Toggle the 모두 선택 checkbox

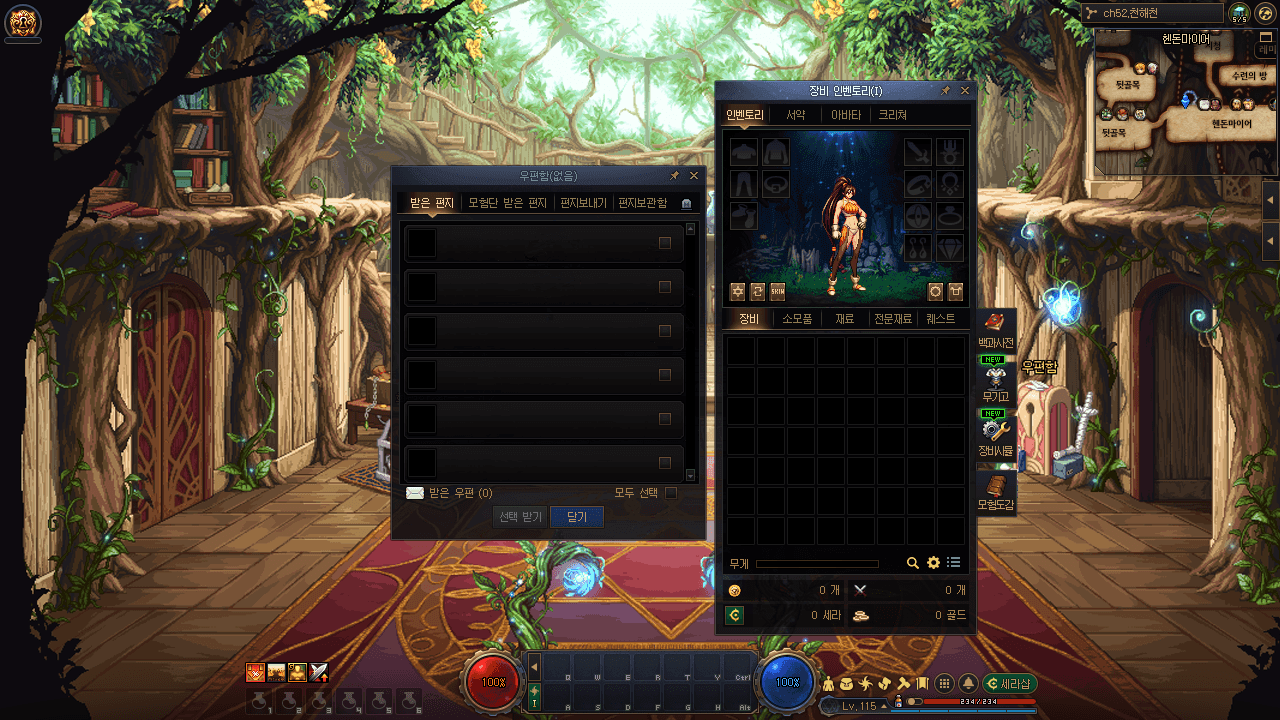671,492
